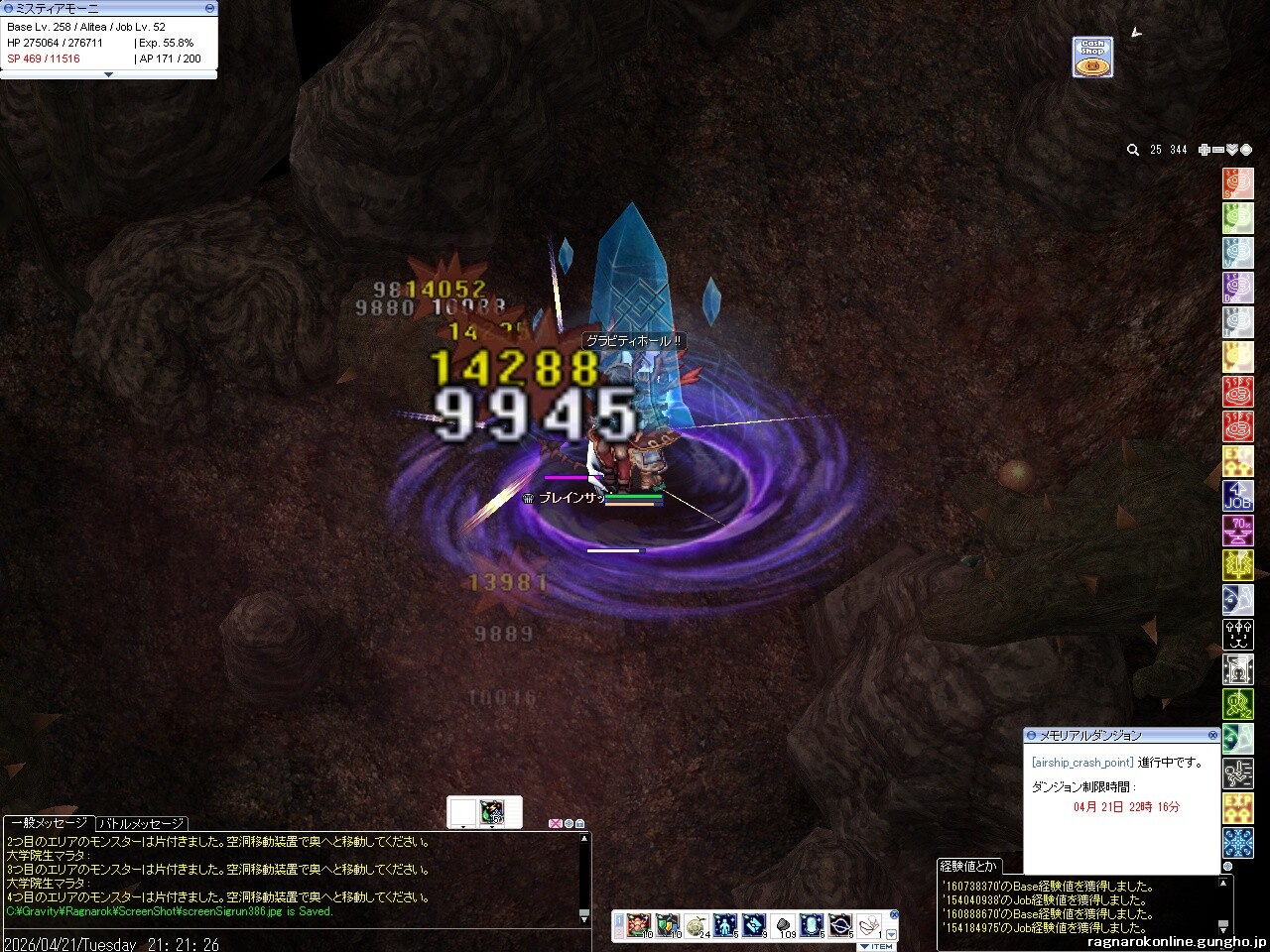
Task: Close the hotbar with its X button
Action: tap(894, 914)
